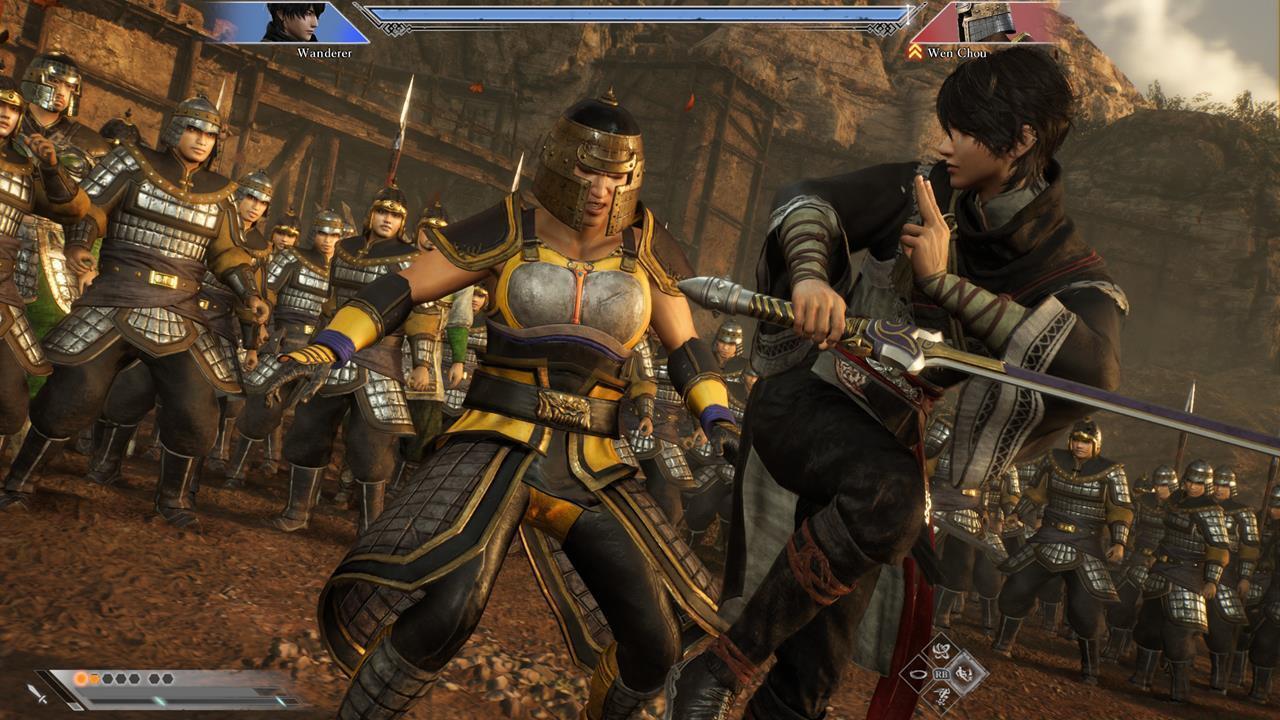Select the top battle art diamond icon
The width and height of the screenshot is (1280, 720).
click(939, 649)
